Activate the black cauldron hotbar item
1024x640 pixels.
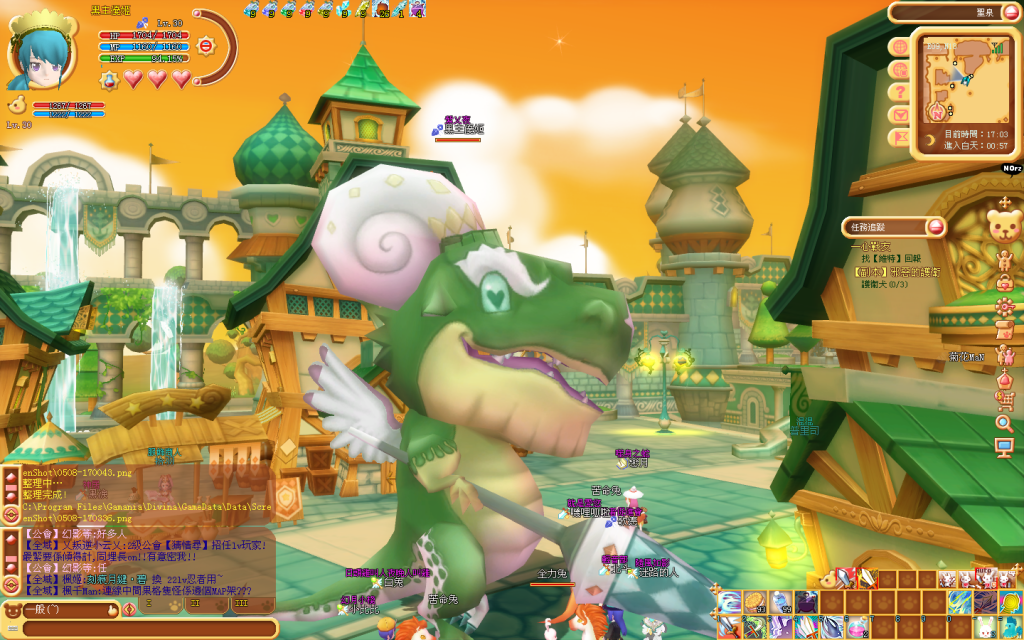(x=807, y=602)
